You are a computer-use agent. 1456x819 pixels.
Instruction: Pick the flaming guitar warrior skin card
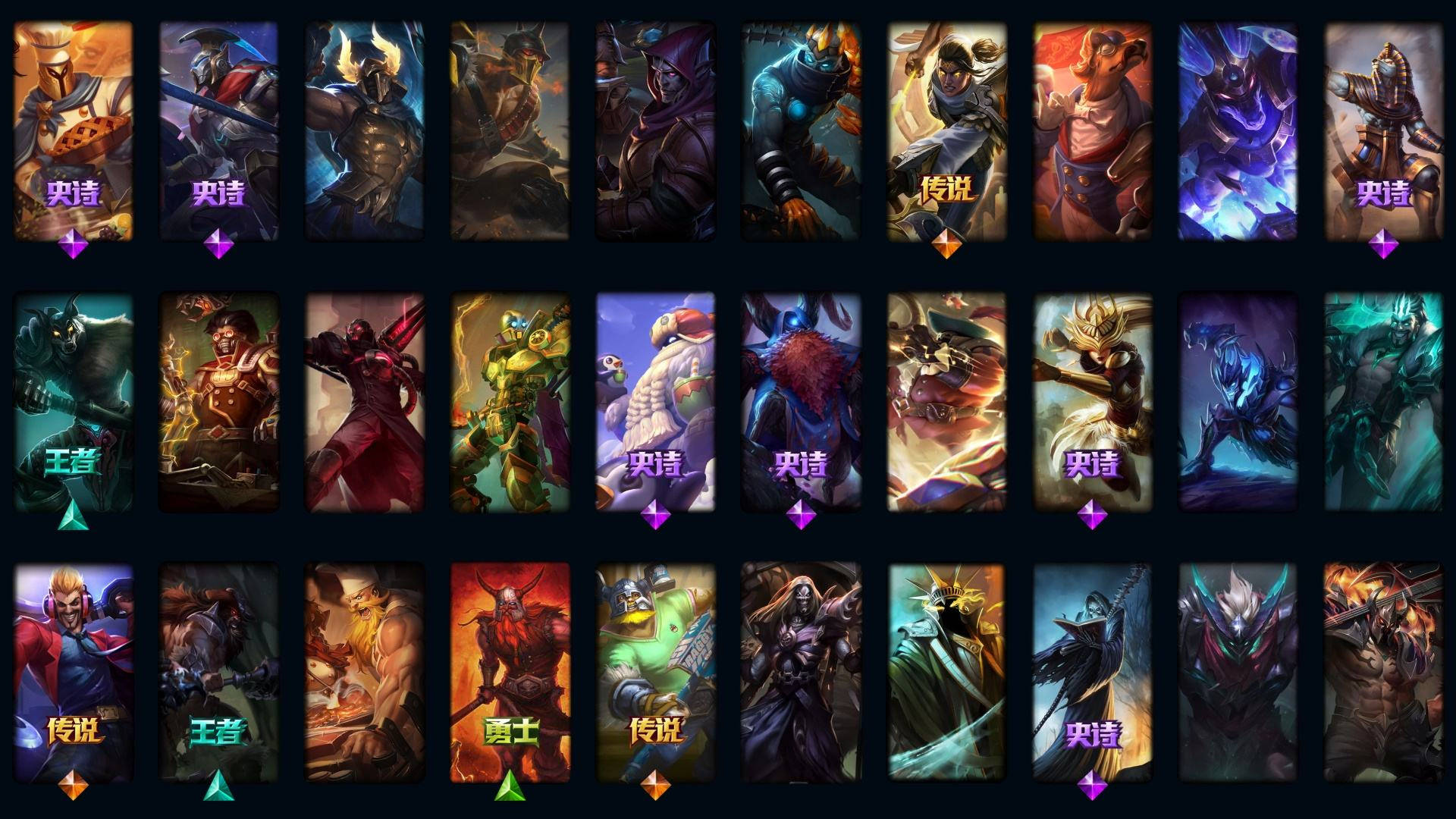tap(1383, 672)
